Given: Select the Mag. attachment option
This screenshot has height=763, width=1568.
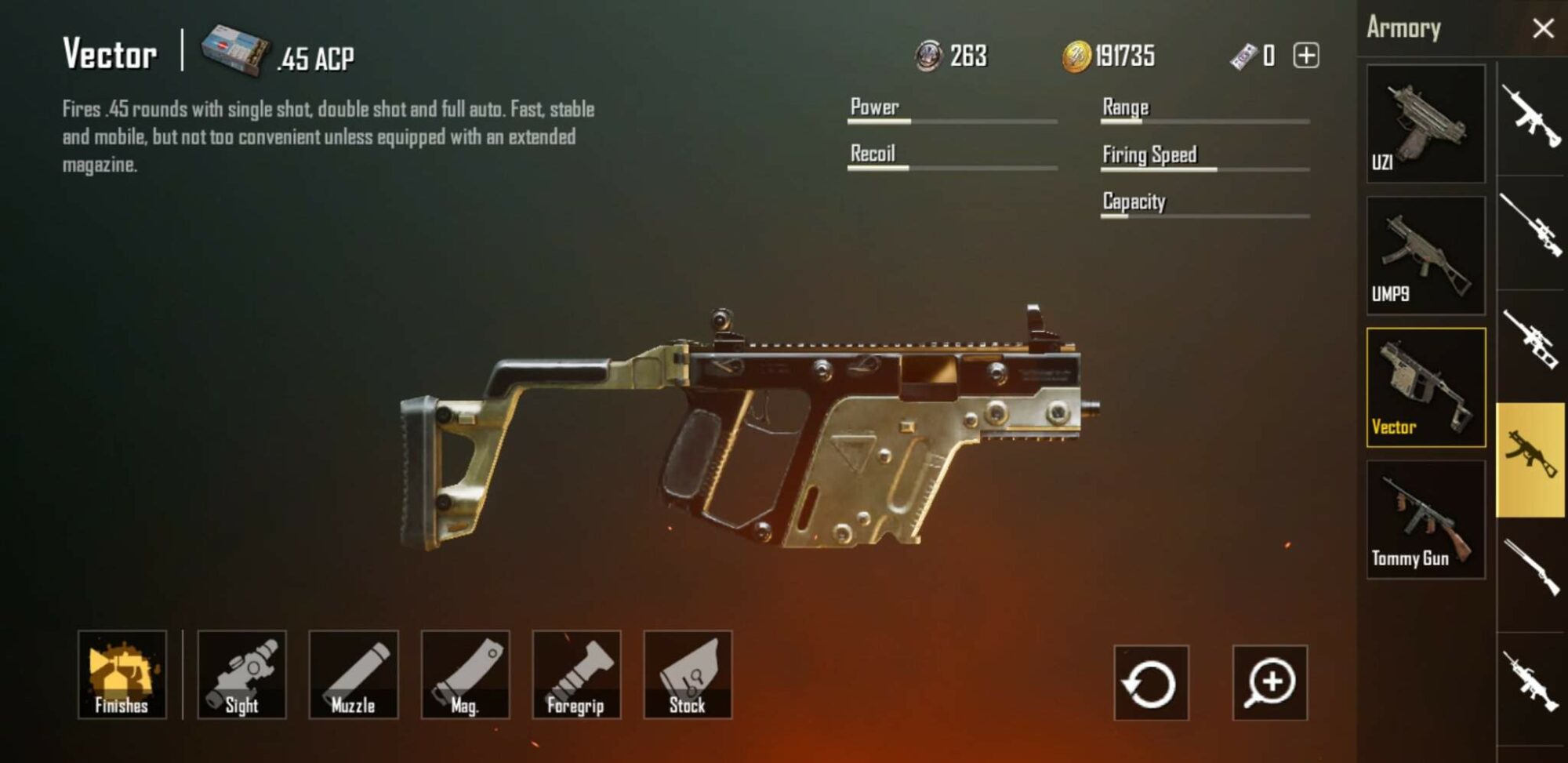Looking at the screenshot, I should [x=465, y=676].
